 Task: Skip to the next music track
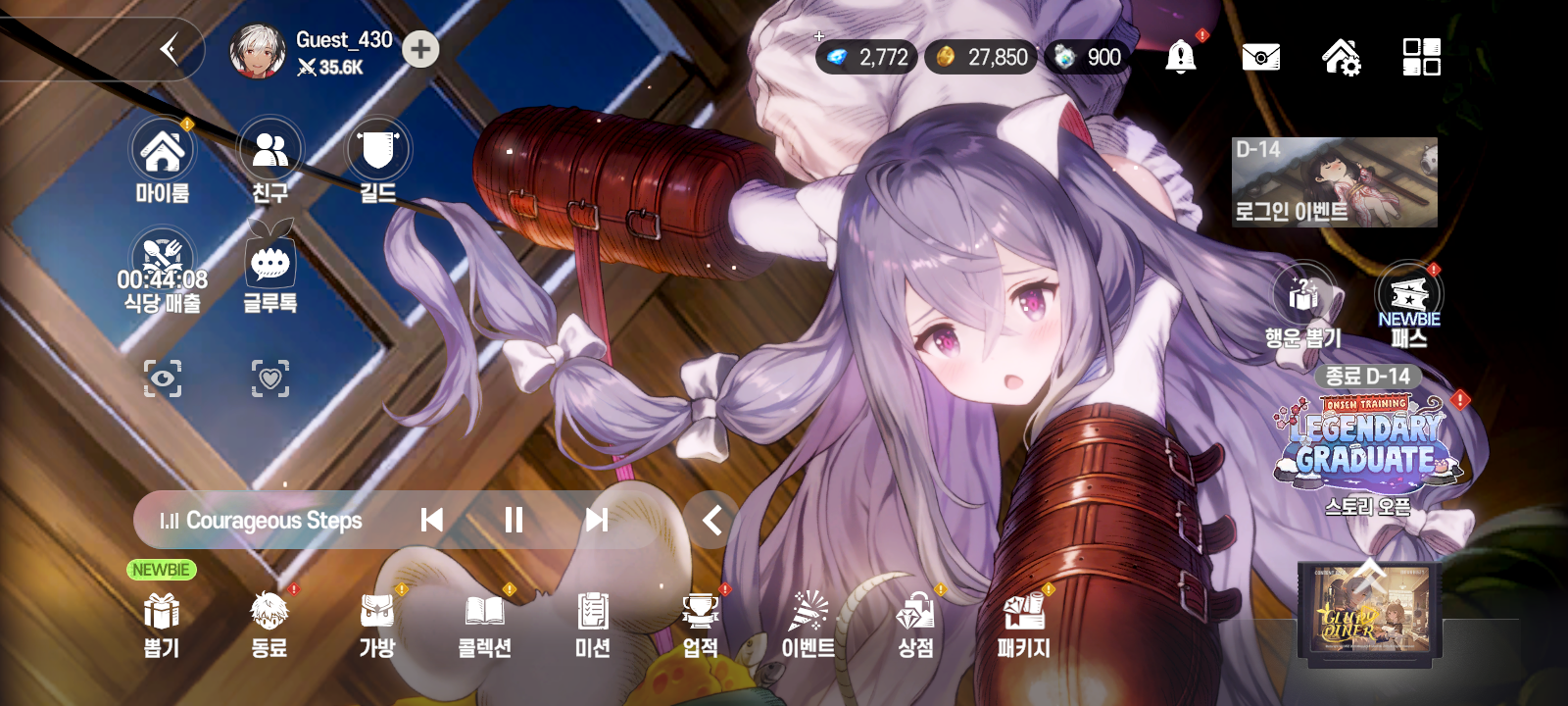596,520
